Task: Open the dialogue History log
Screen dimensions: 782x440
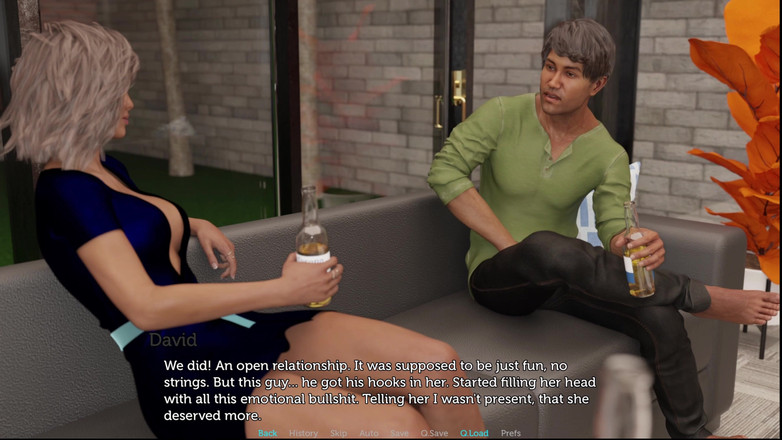Action: (x=303, y=433)
